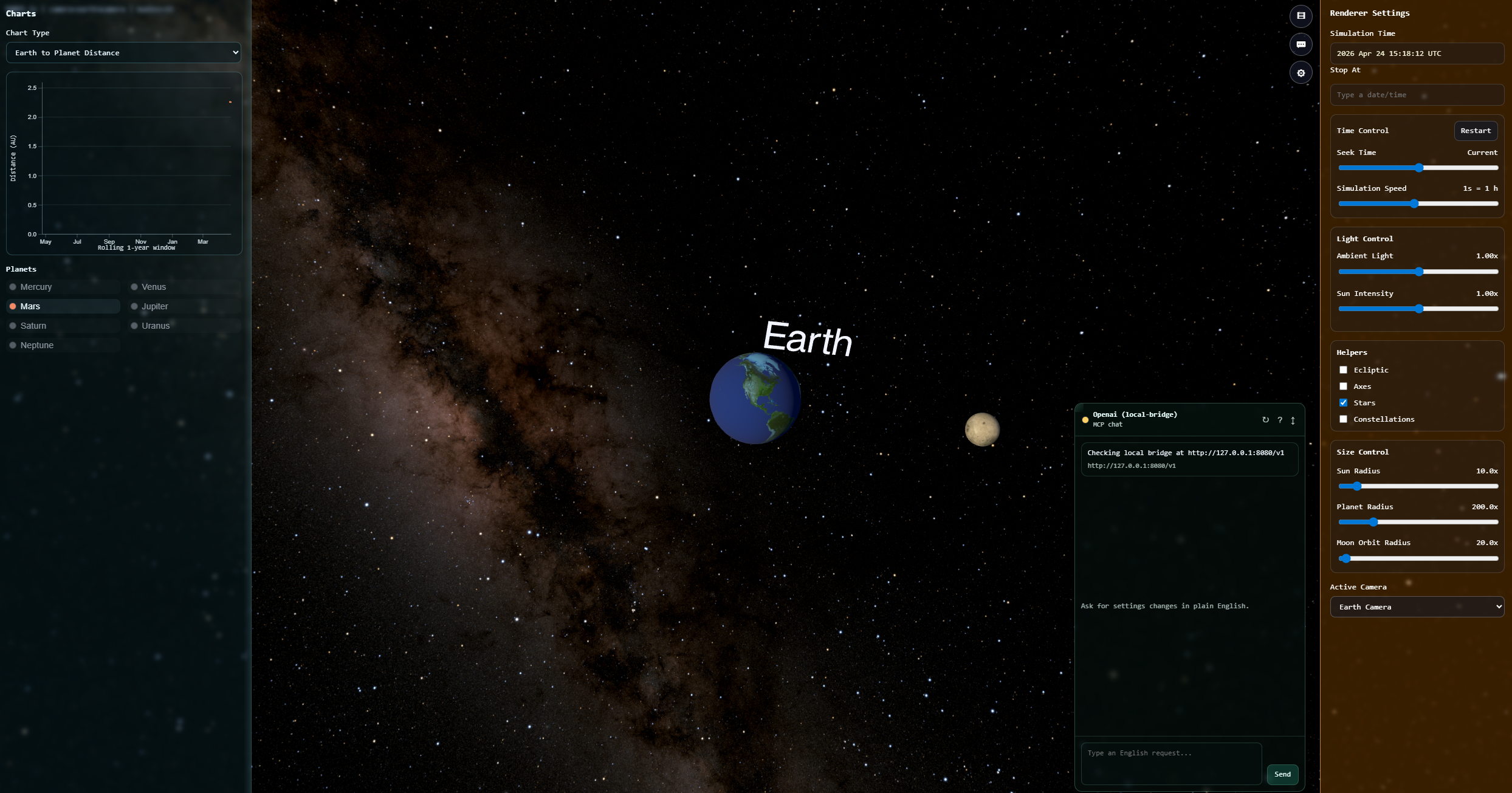The width and height of the screenshot is (1512, 793).
Task: Open the Charts list panel icon
Action: click(x=1301, y=16)
